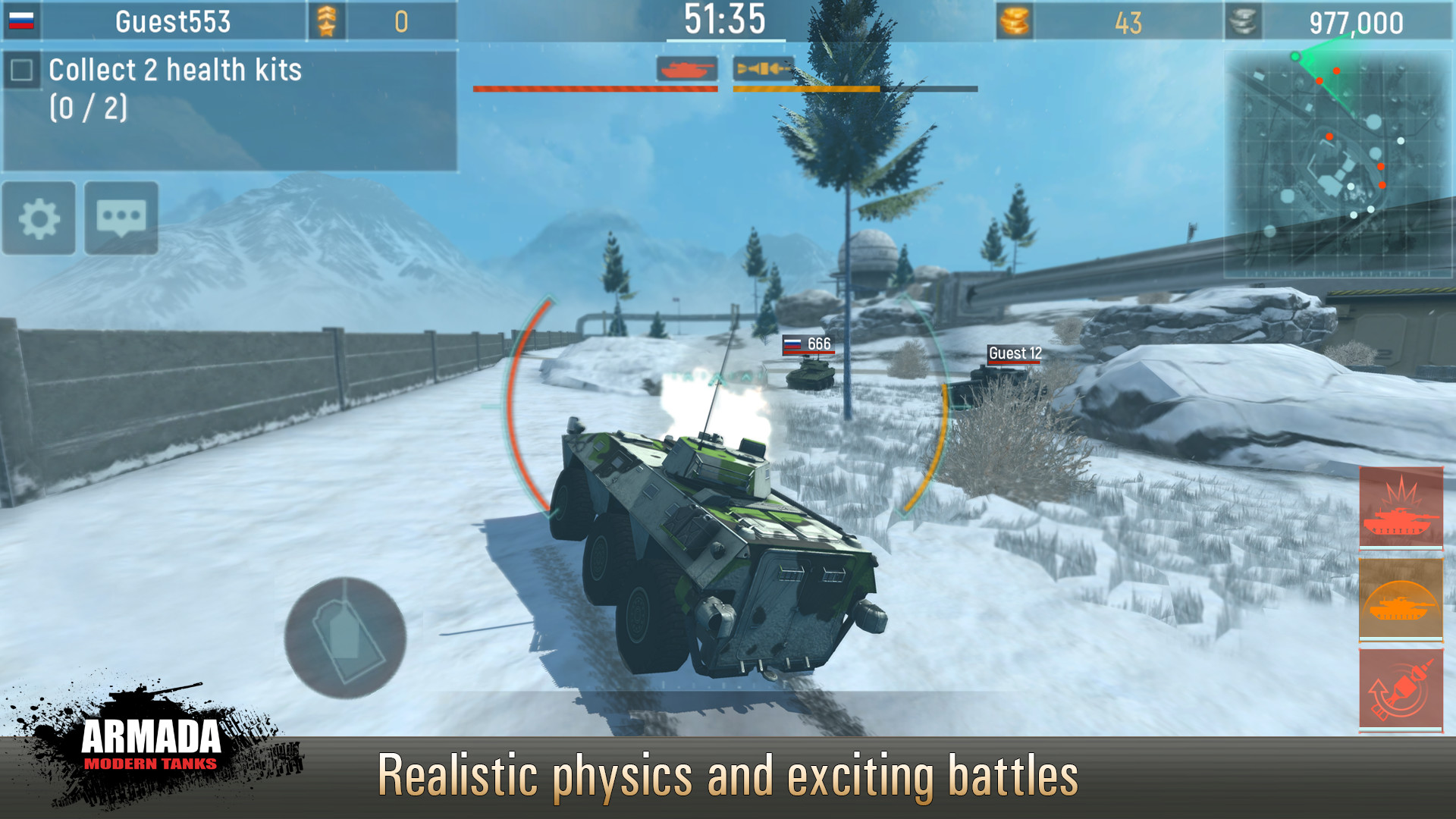Open Guest553 player profile
This screenshot has width=1456, height=819.
point(174,20)
